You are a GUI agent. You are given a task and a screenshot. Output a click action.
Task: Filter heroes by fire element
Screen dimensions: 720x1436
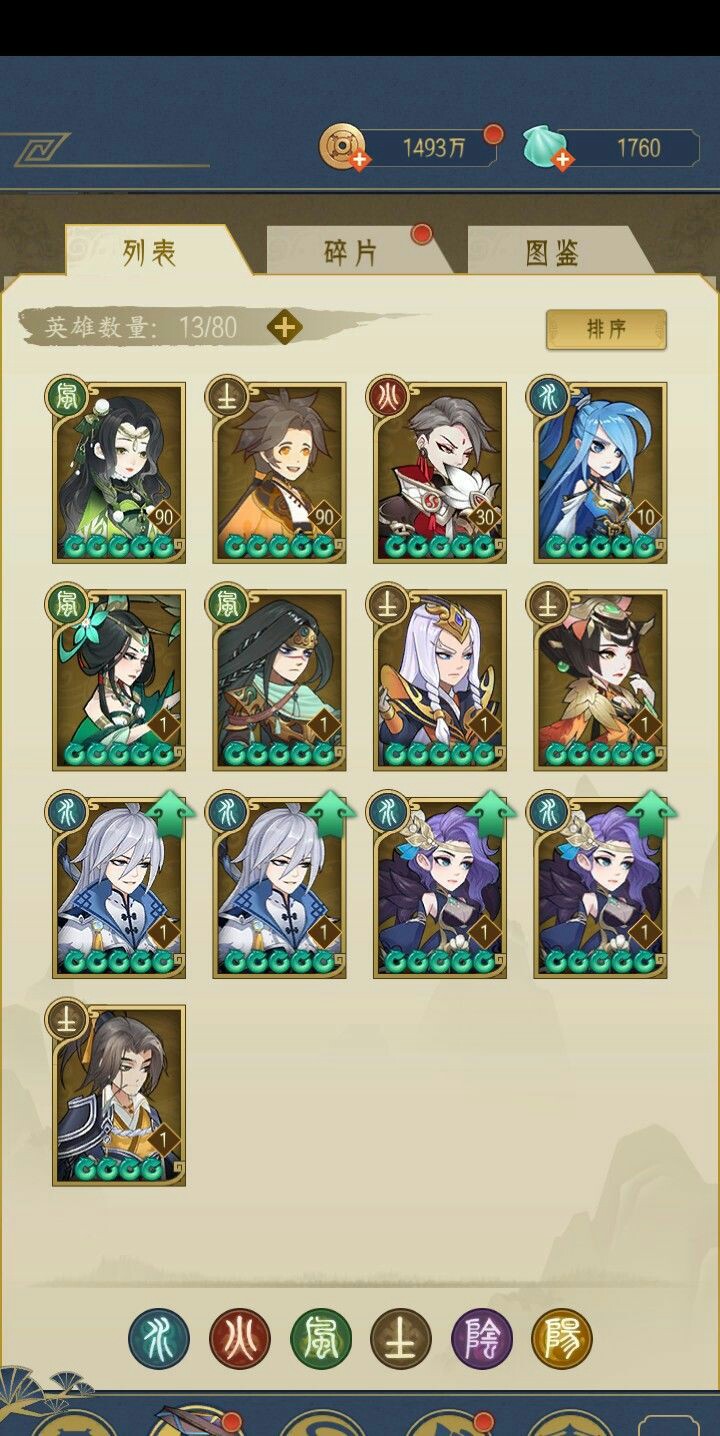tap(240, 1338)
